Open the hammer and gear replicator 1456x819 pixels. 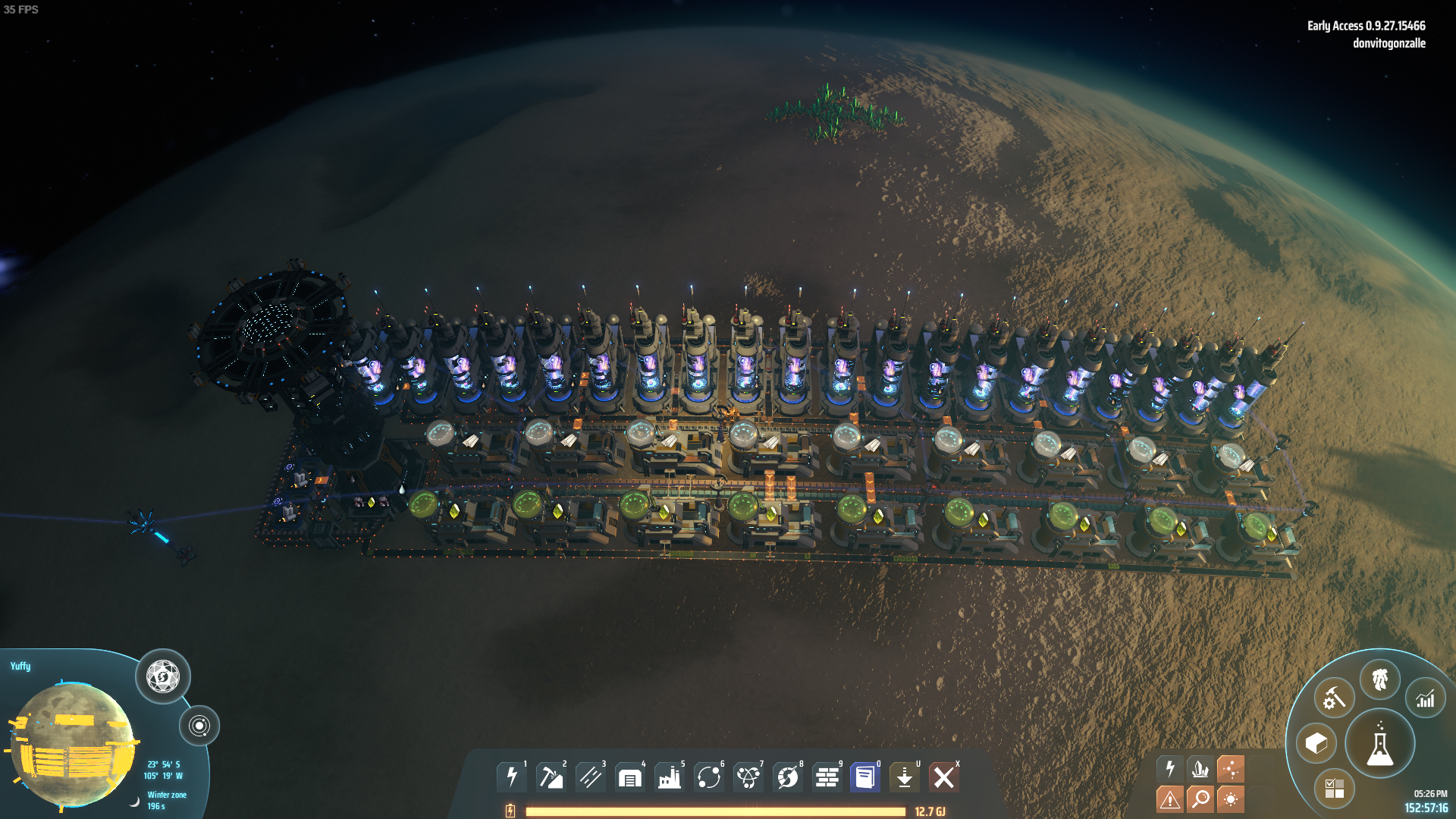tap(1334, 698)
